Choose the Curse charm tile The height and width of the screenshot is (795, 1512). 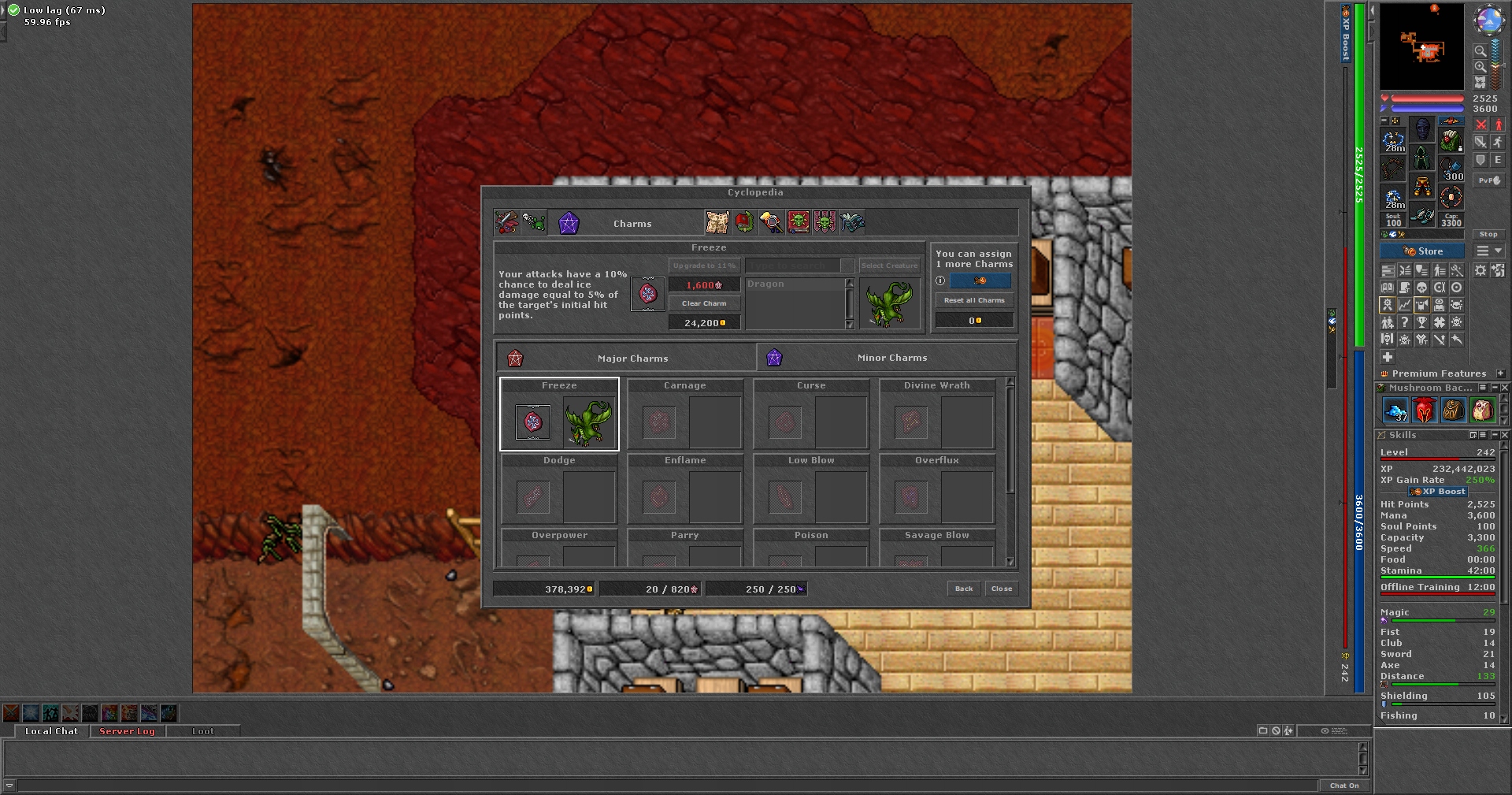[811, 414]
